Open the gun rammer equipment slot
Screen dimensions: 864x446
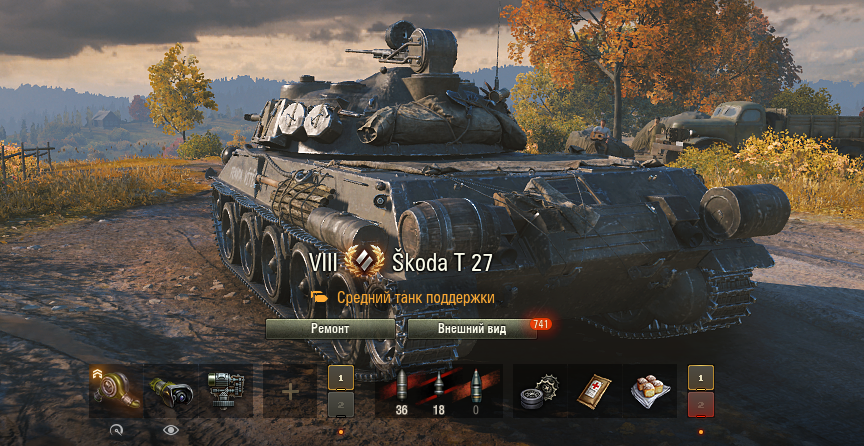[x=227, y=390]
